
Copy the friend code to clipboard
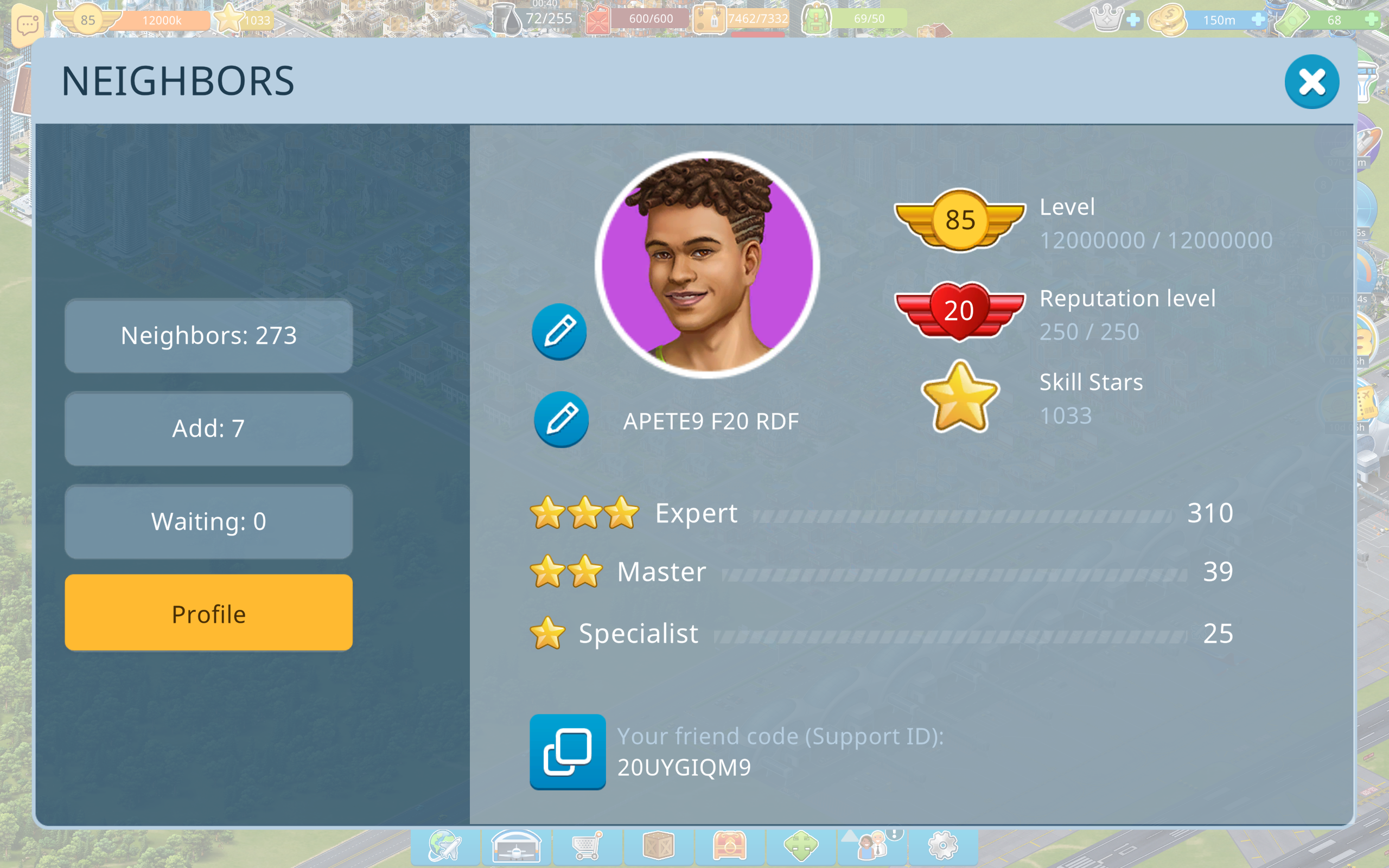click(567, 751)
